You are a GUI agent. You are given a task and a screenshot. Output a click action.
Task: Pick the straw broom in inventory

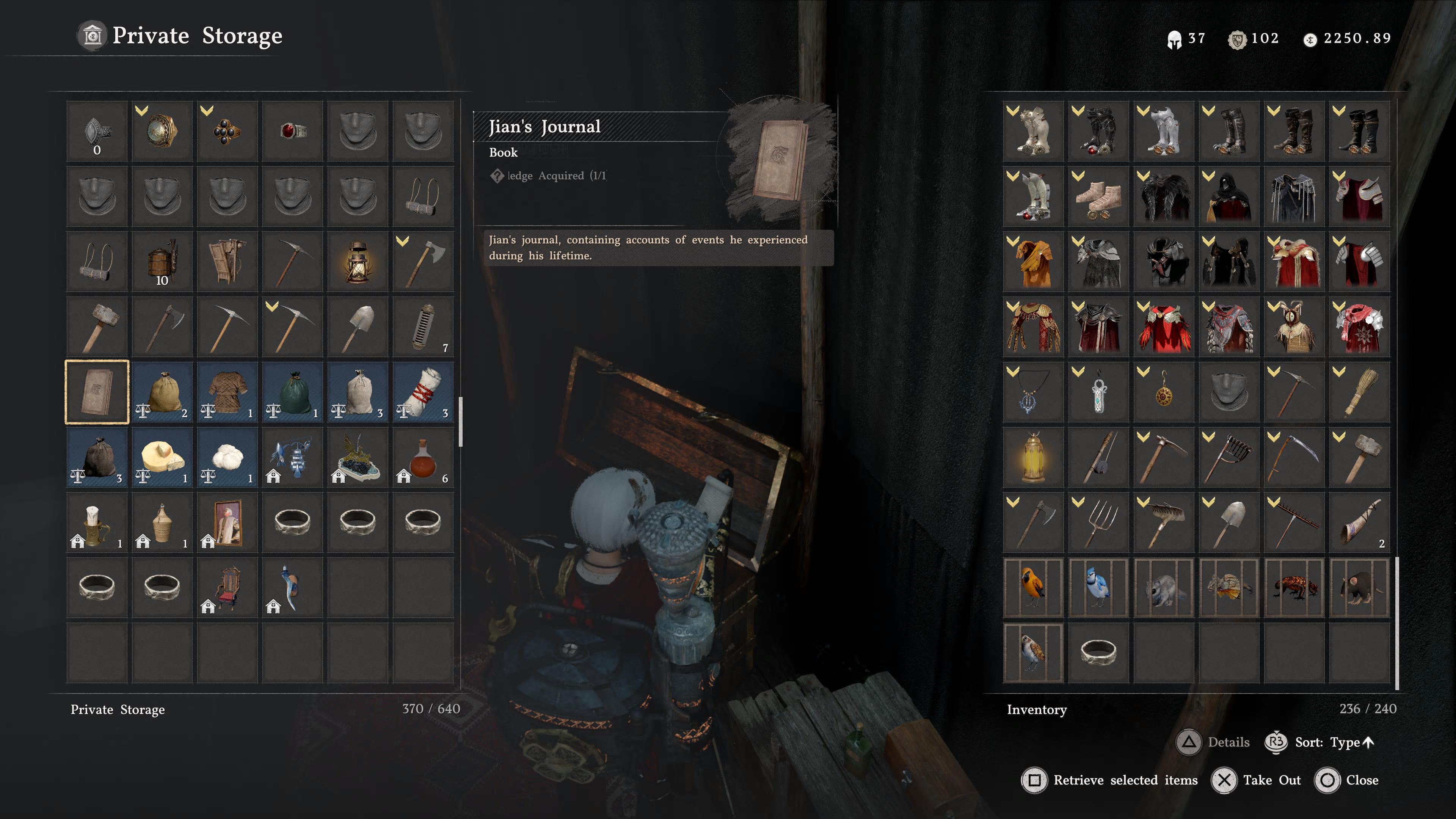[x=1359, y=392]
